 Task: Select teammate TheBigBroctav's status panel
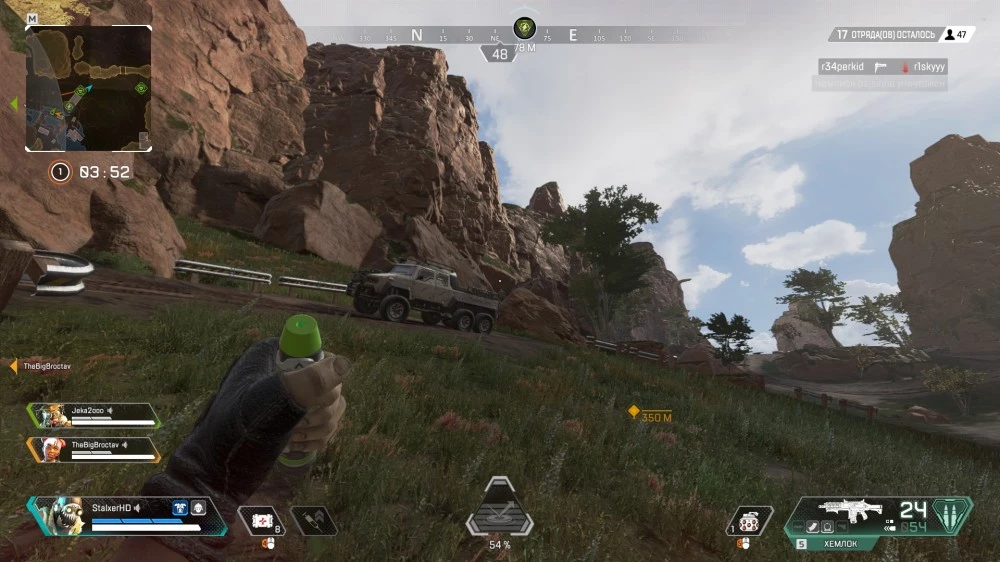tap(94, 448)
